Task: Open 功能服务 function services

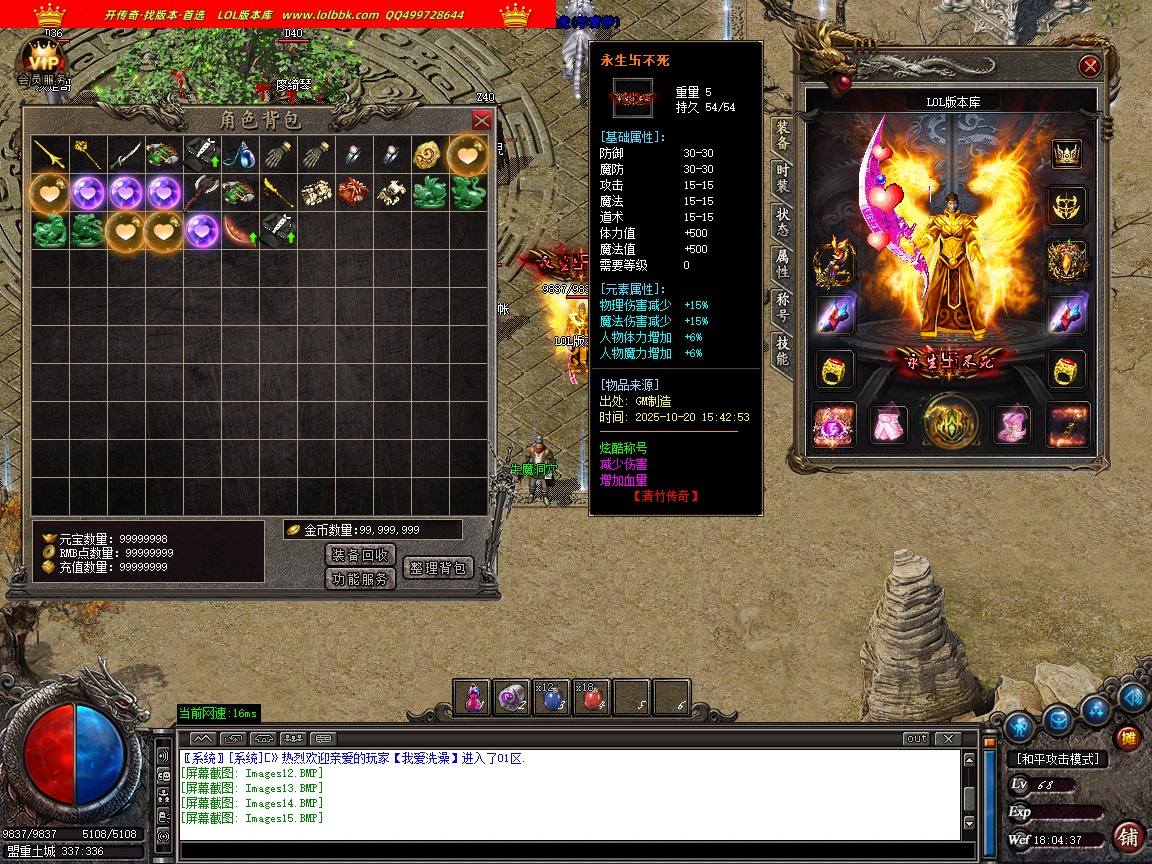Action: [360, 579]
